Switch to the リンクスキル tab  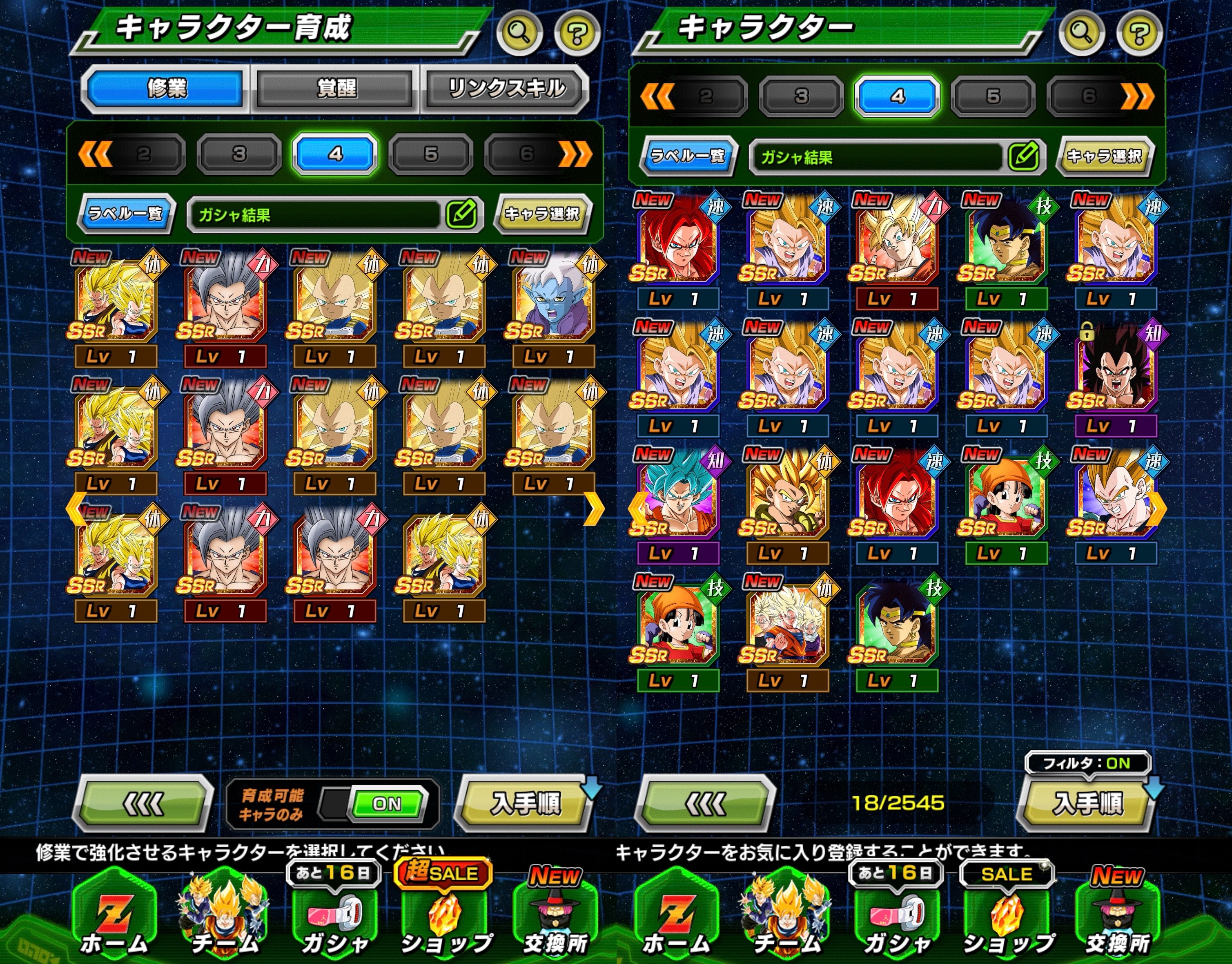pyautogui.click(x=506, y=89)
